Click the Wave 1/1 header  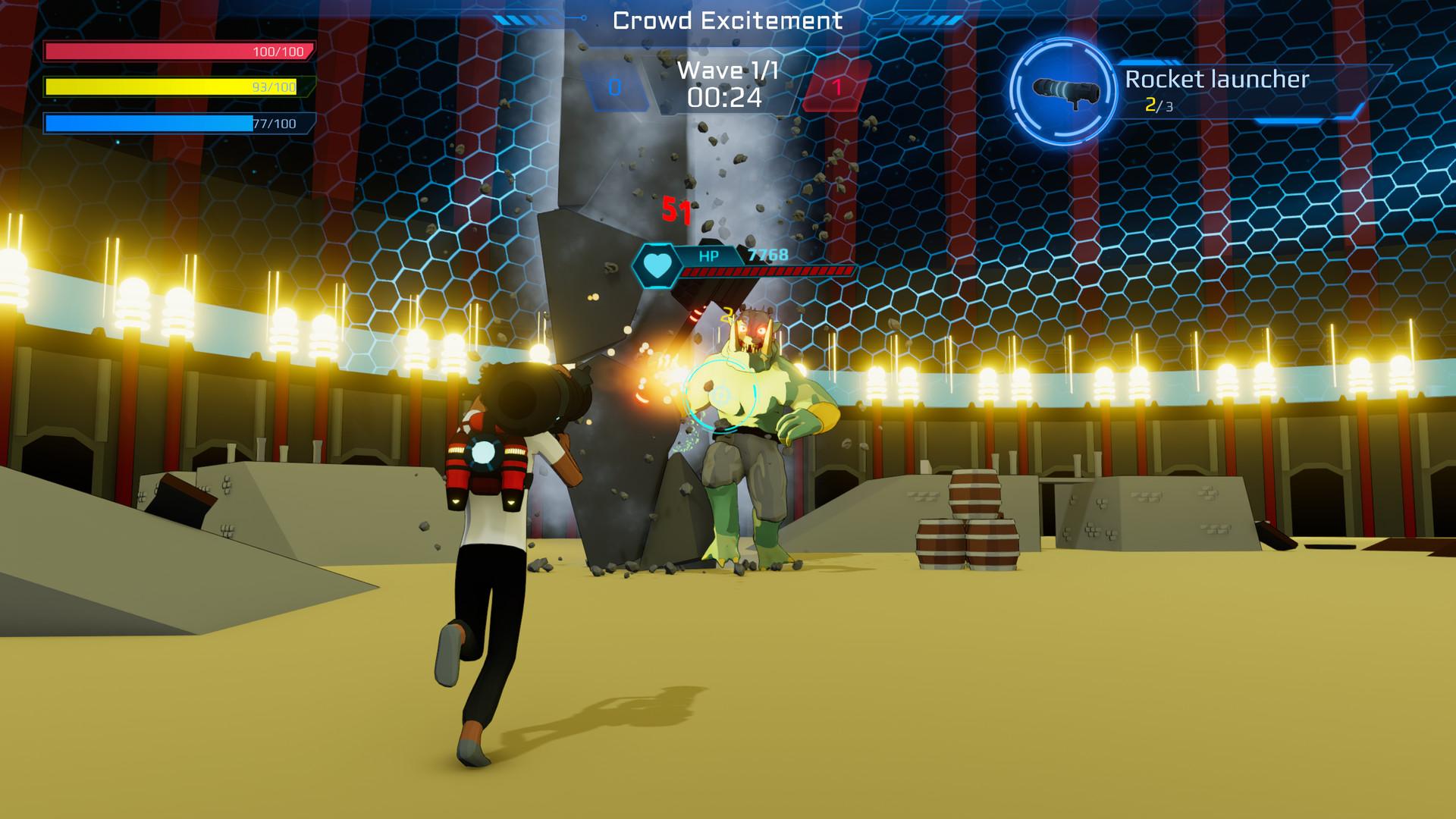click(x=726, y=71)
